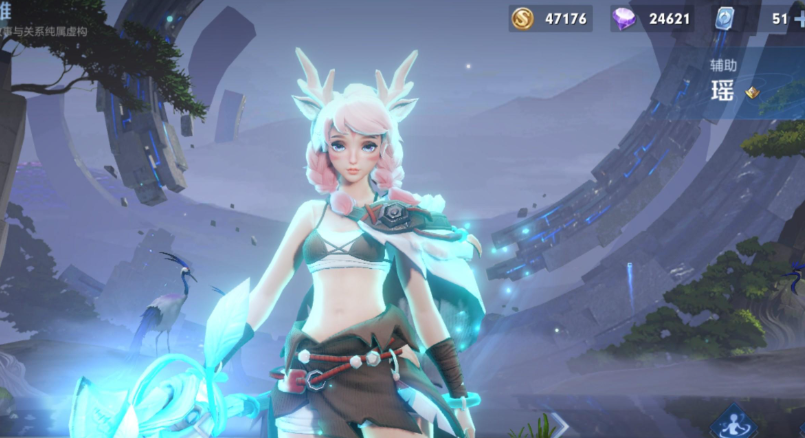Tap the purple diamond currency icon
The width and height of the screenshot is (805, 438).
tap(627, 18)
